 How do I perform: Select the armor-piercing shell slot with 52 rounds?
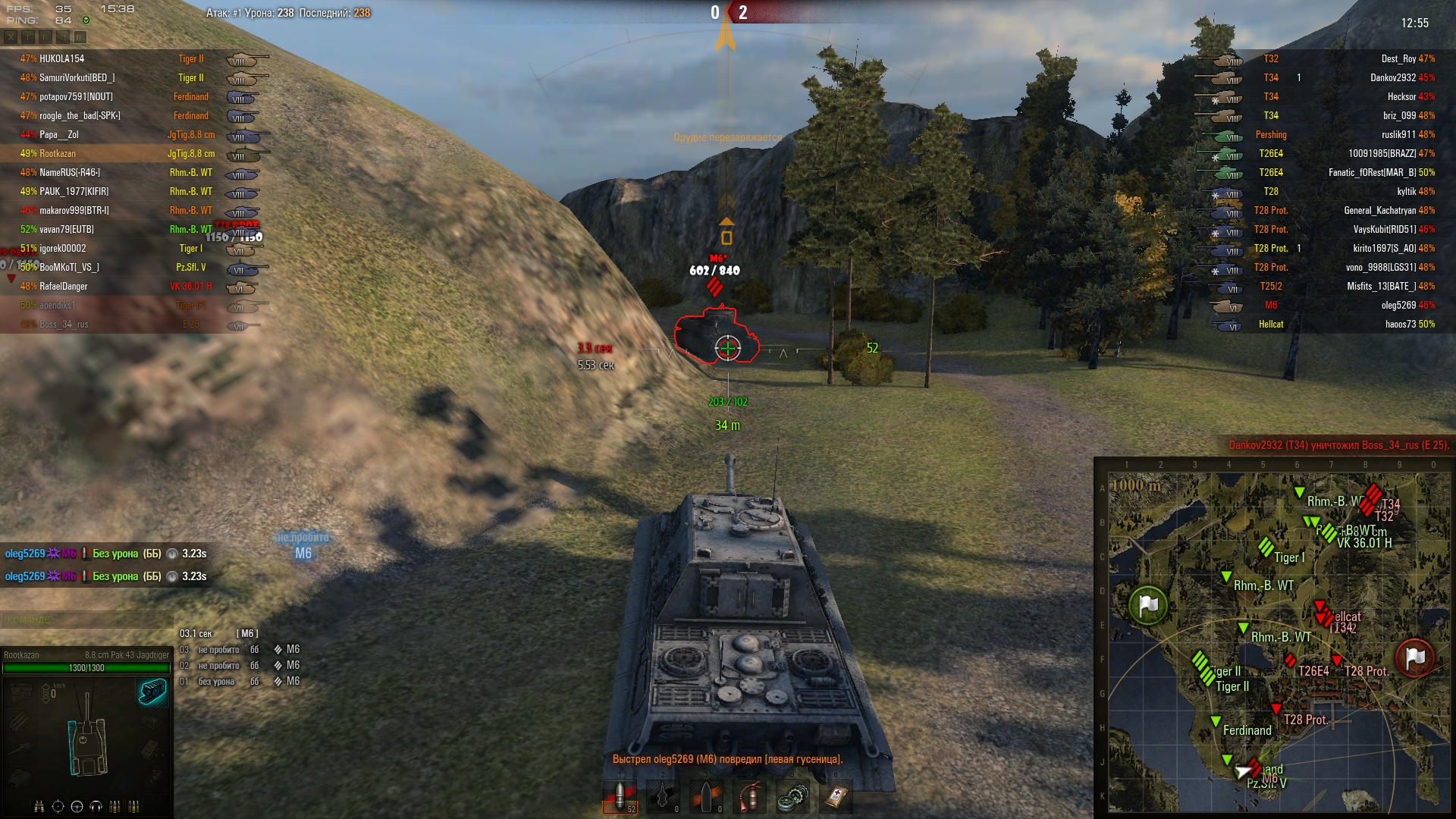coord(620,797)
